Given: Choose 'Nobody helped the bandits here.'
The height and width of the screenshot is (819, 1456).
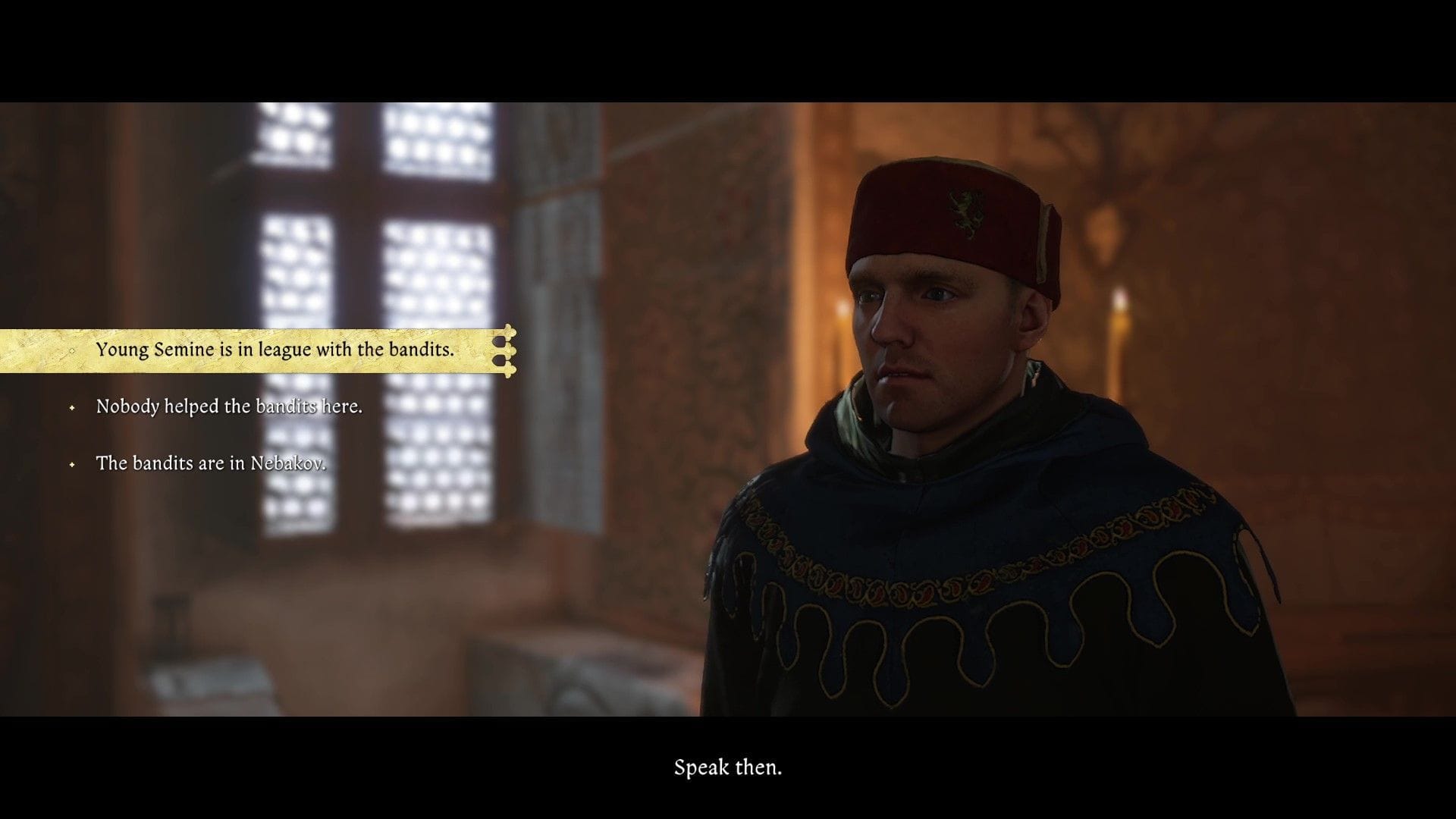Looking at the screenshot, I should [x=229, y=406].
